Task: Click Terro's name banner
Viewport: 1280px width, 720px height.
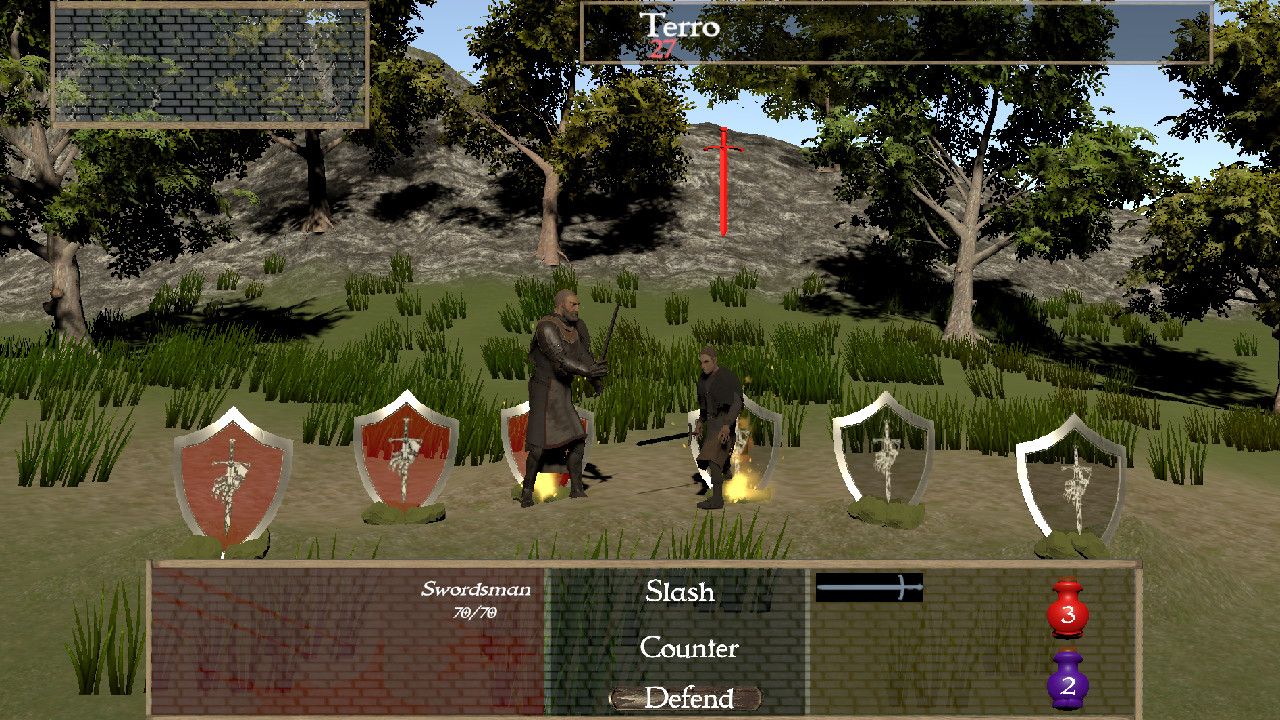Action: pyautogui.click(x=679, y=27)
